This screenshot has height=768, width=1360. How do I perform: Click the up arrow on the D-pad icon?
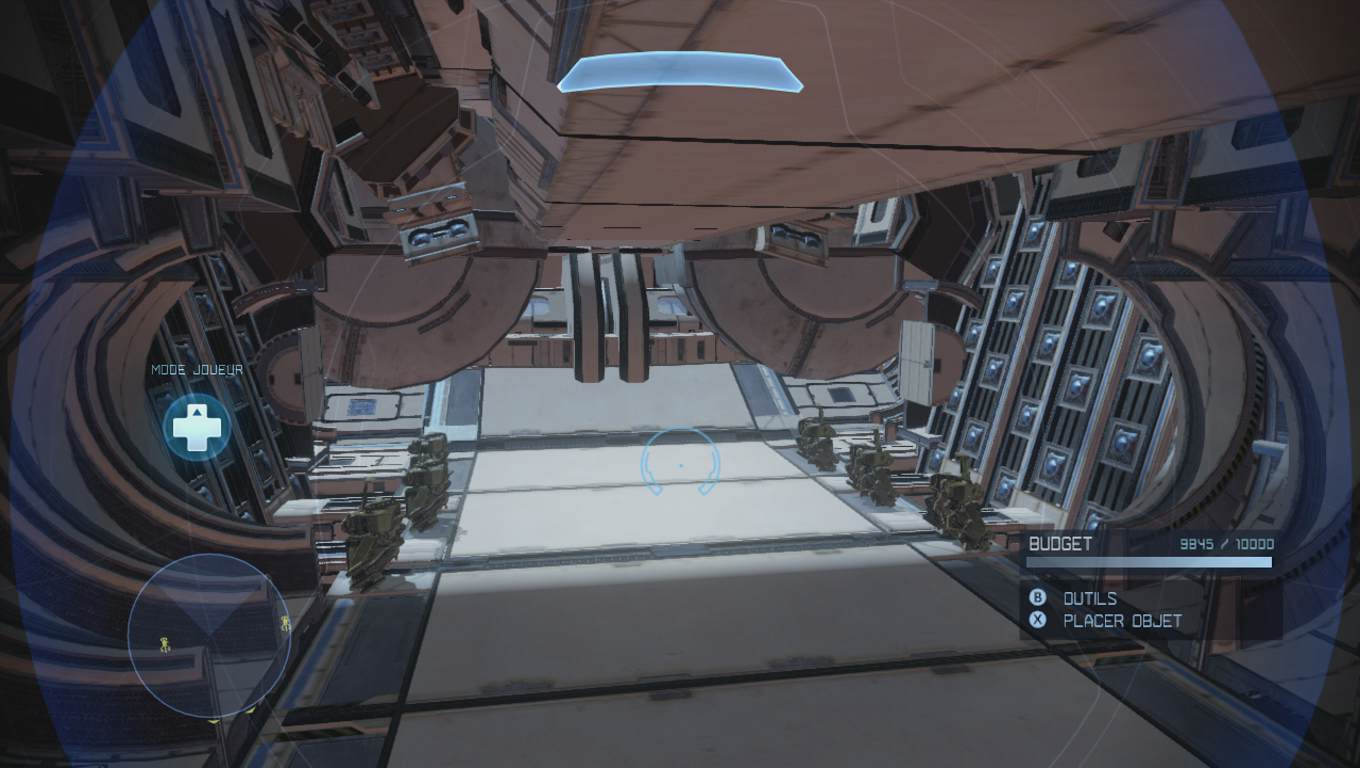199,410
